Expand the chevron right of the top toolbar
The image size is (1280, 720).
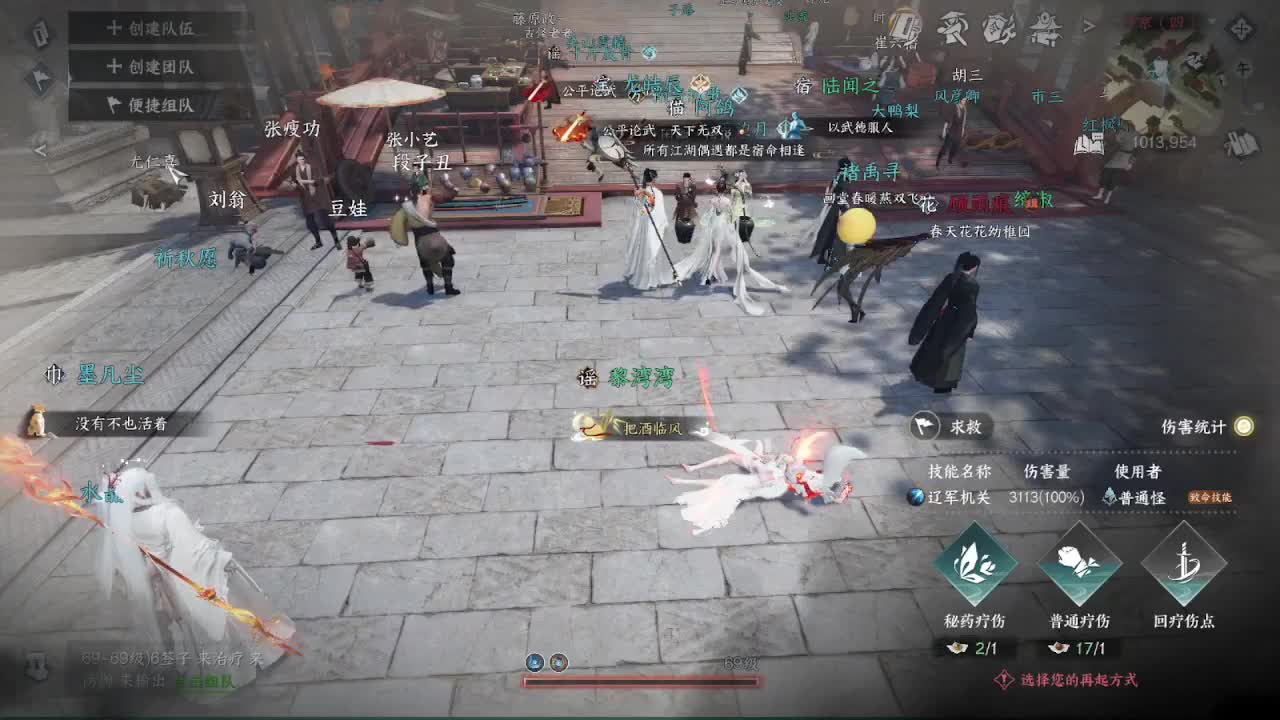(x=1090, y=26)
